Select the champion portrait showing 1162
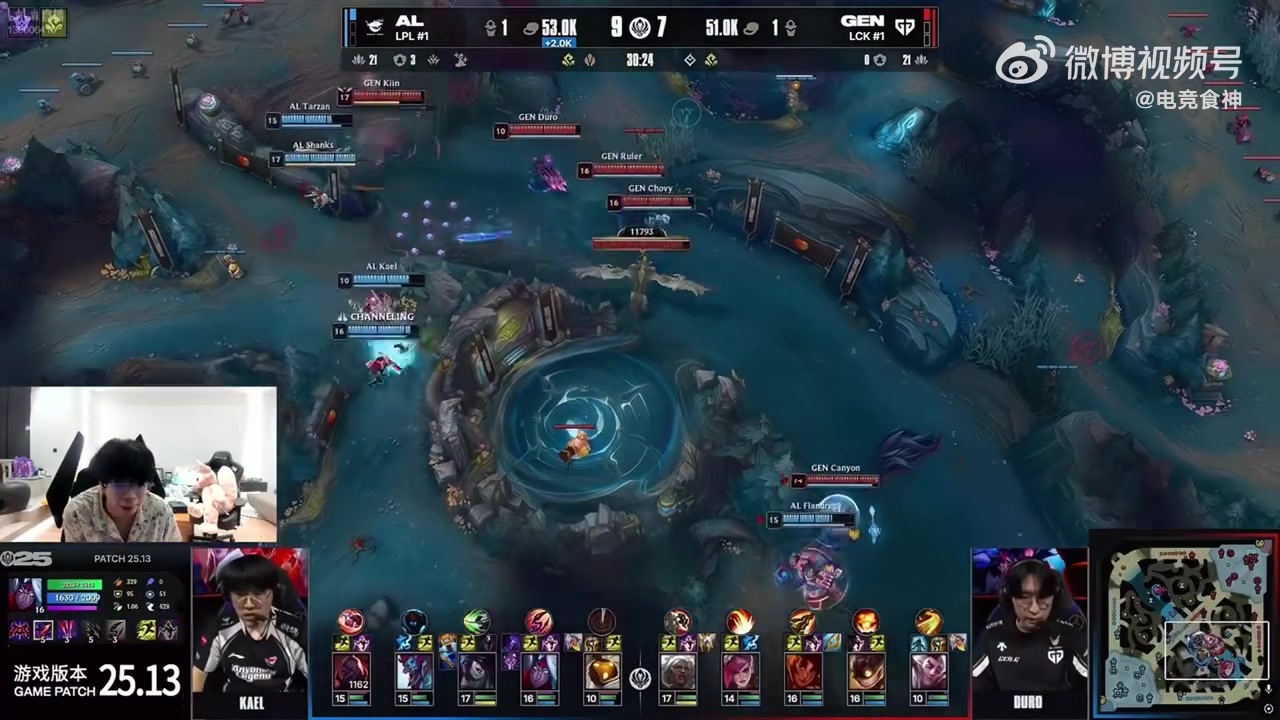1280x720 pixels. coord(351,672)
